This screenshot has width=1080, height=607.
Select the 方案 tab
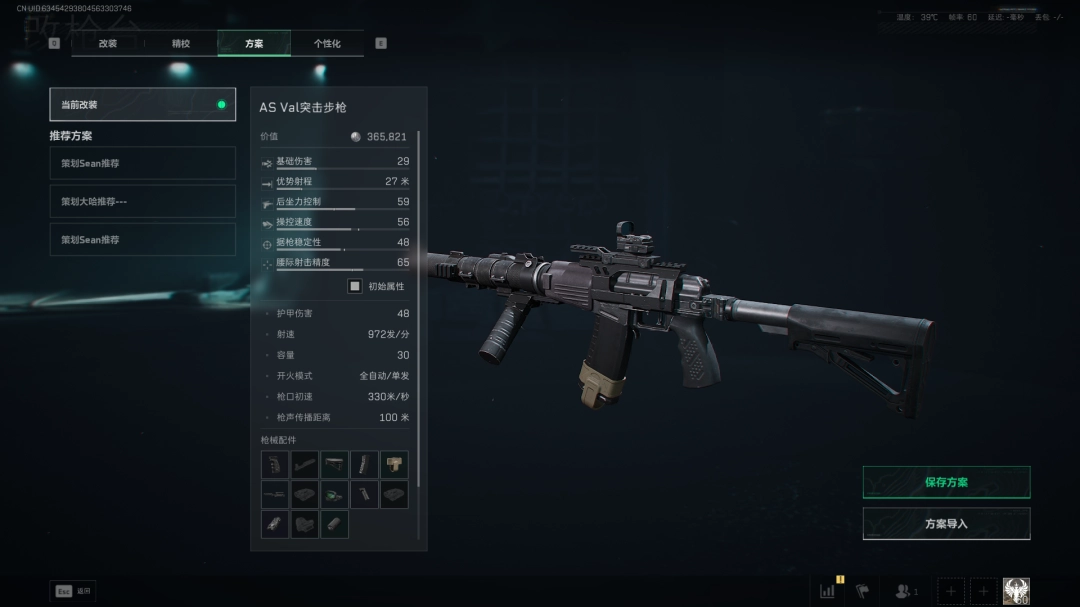point(254,44)
